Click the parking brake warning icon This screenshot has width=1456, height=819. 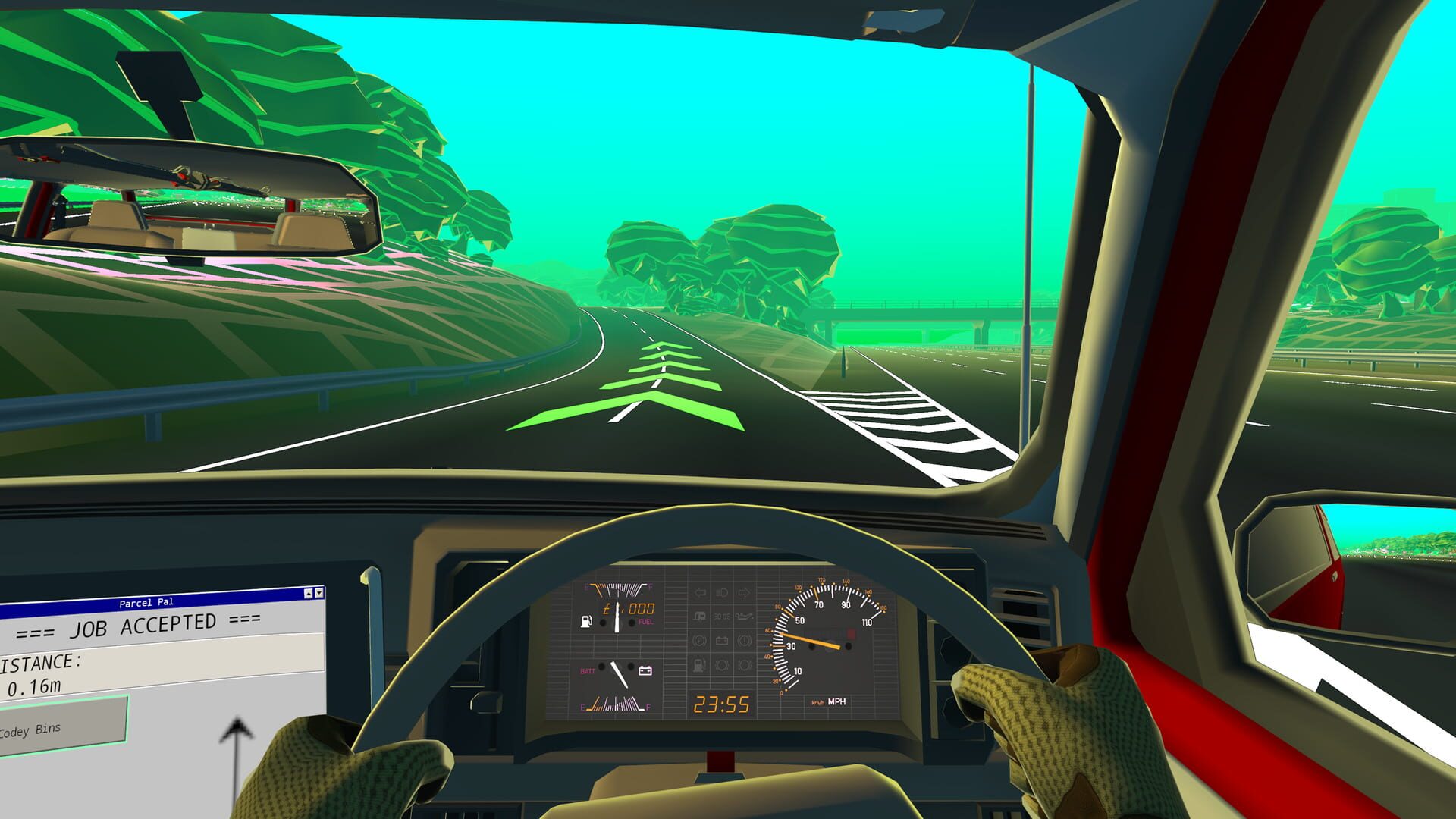pos(700,641)
